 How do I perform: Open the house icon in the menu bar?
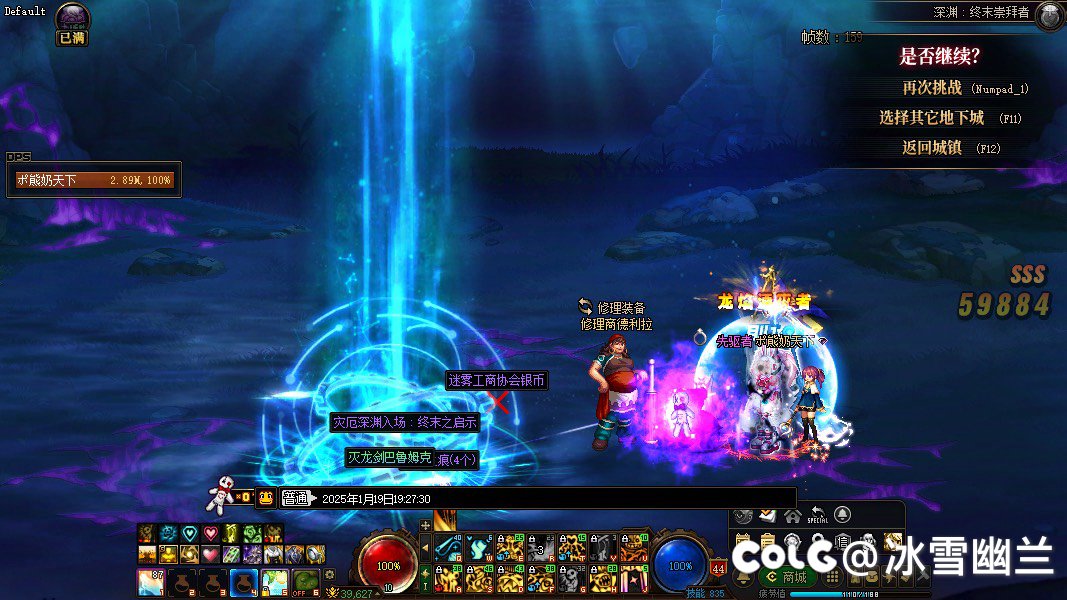click(x=792, y=516)
